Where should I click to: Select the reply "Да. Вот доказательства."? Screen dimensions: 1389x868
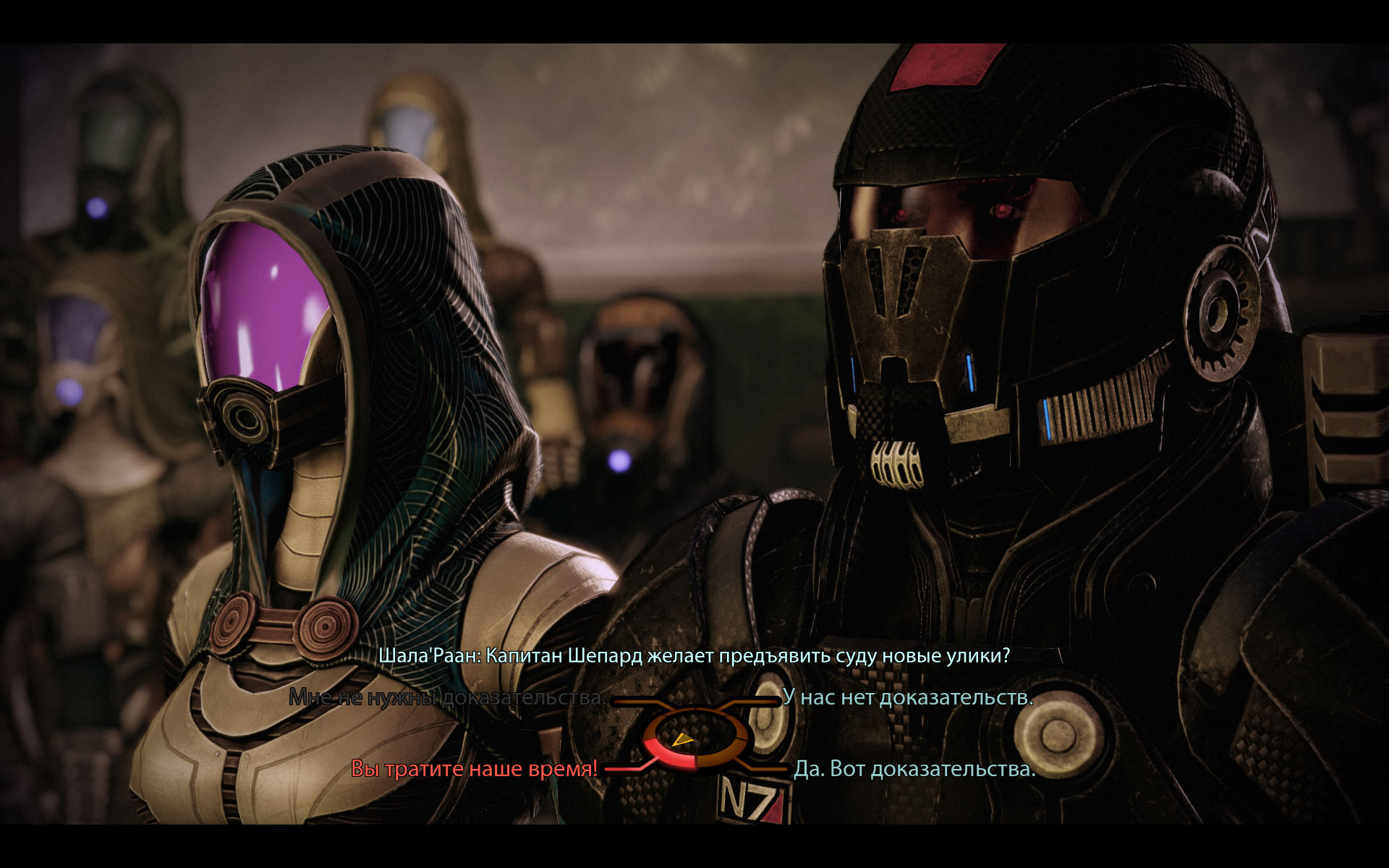(x=914, y=768)
